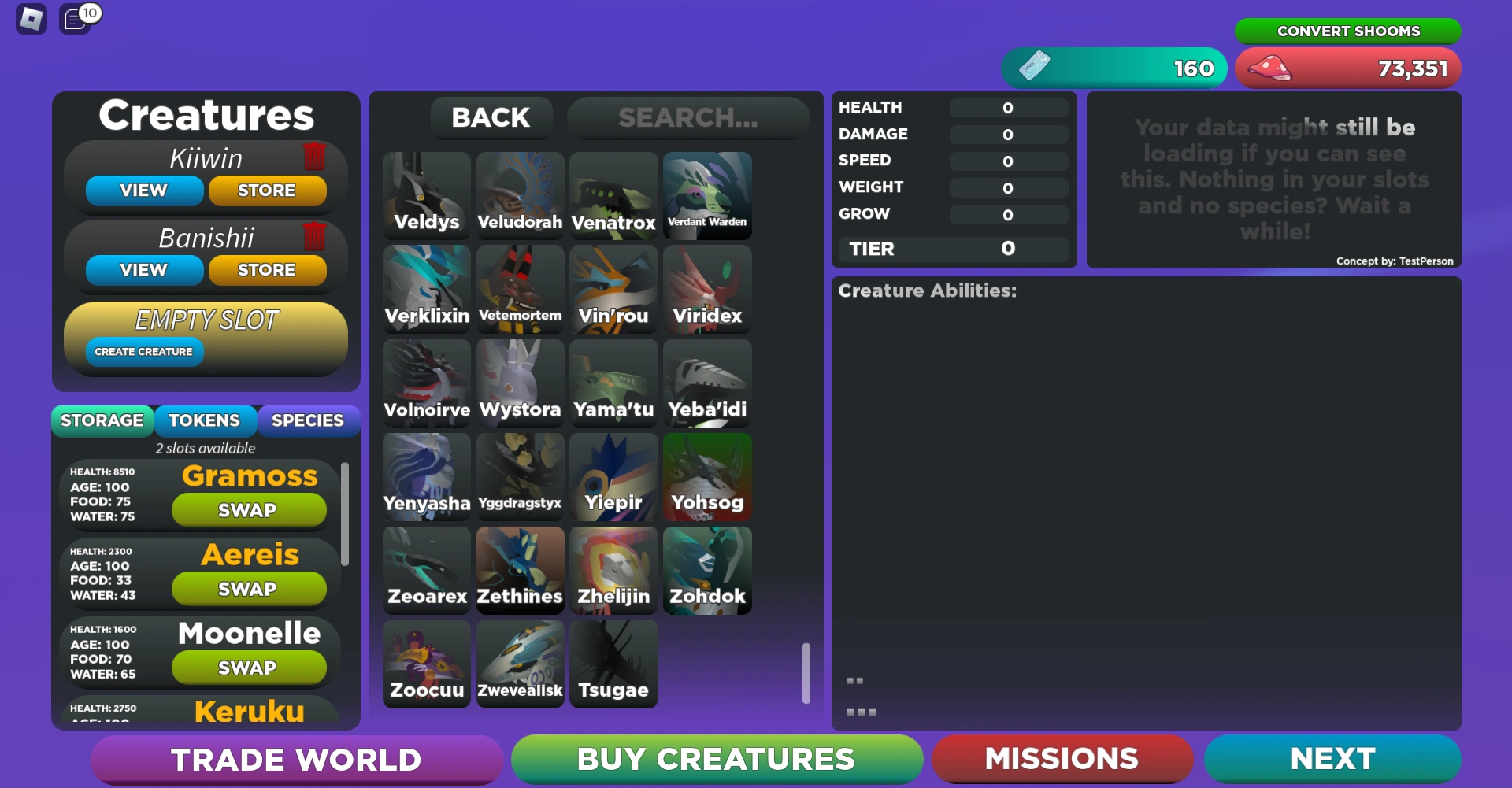View the creature Kiiwin

coord(143,190)
